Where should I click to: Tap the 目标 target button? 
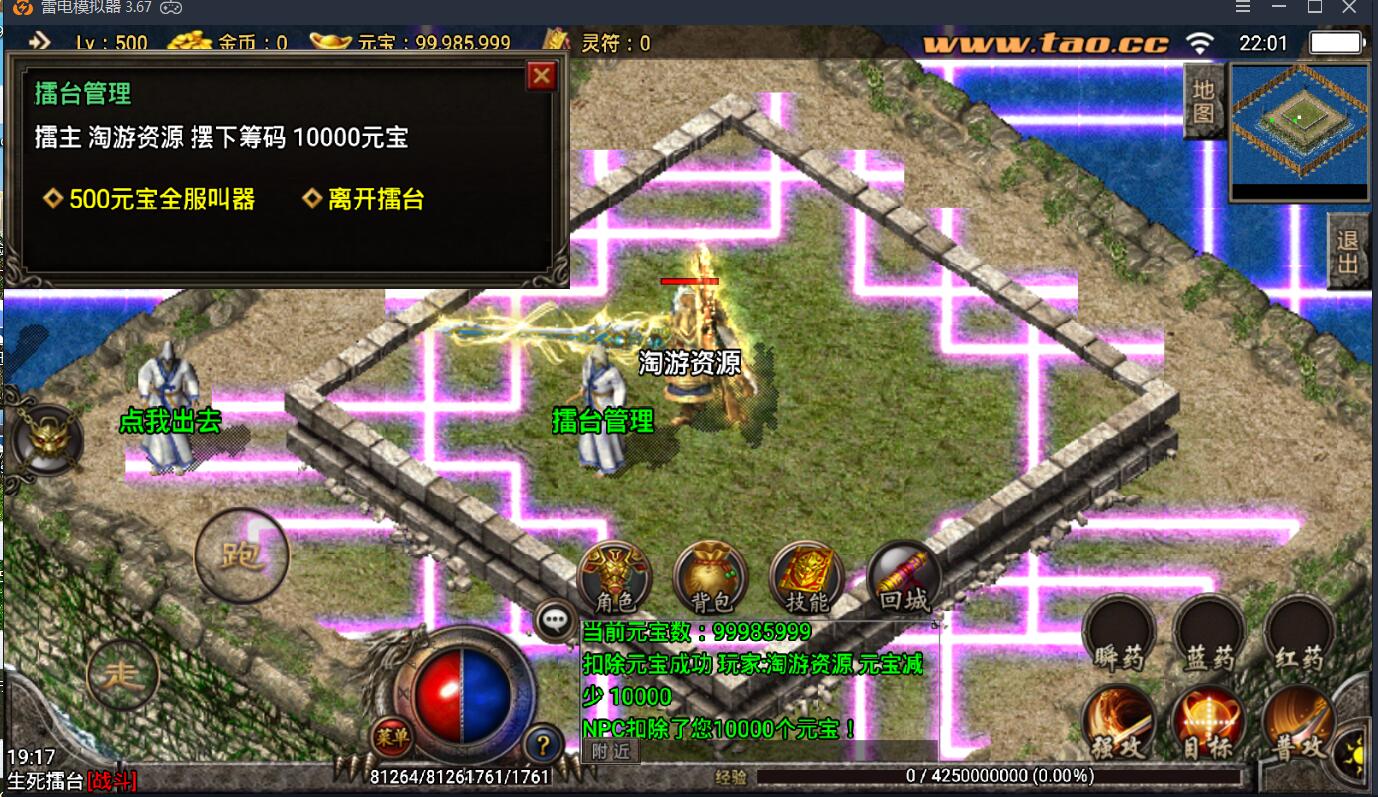1208,724
